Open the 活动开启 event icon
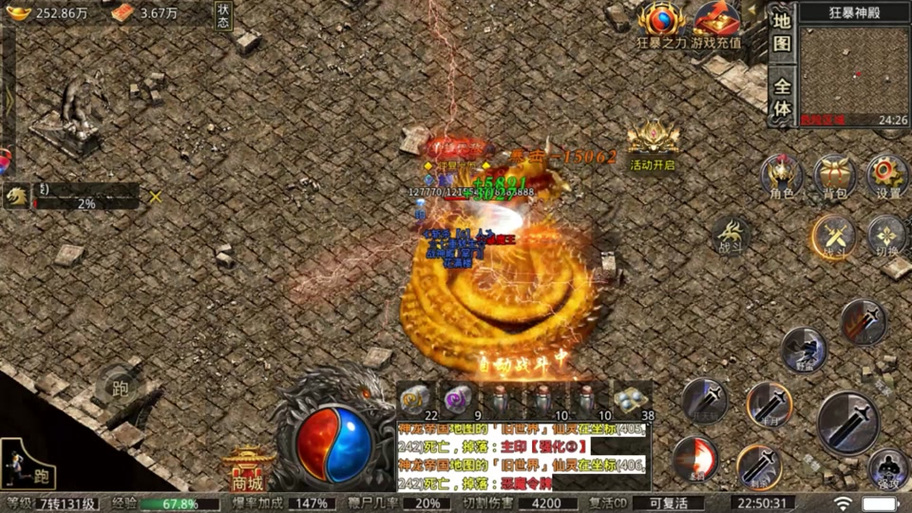This screenshot has width=912, height=513. [x=653, y=143]
